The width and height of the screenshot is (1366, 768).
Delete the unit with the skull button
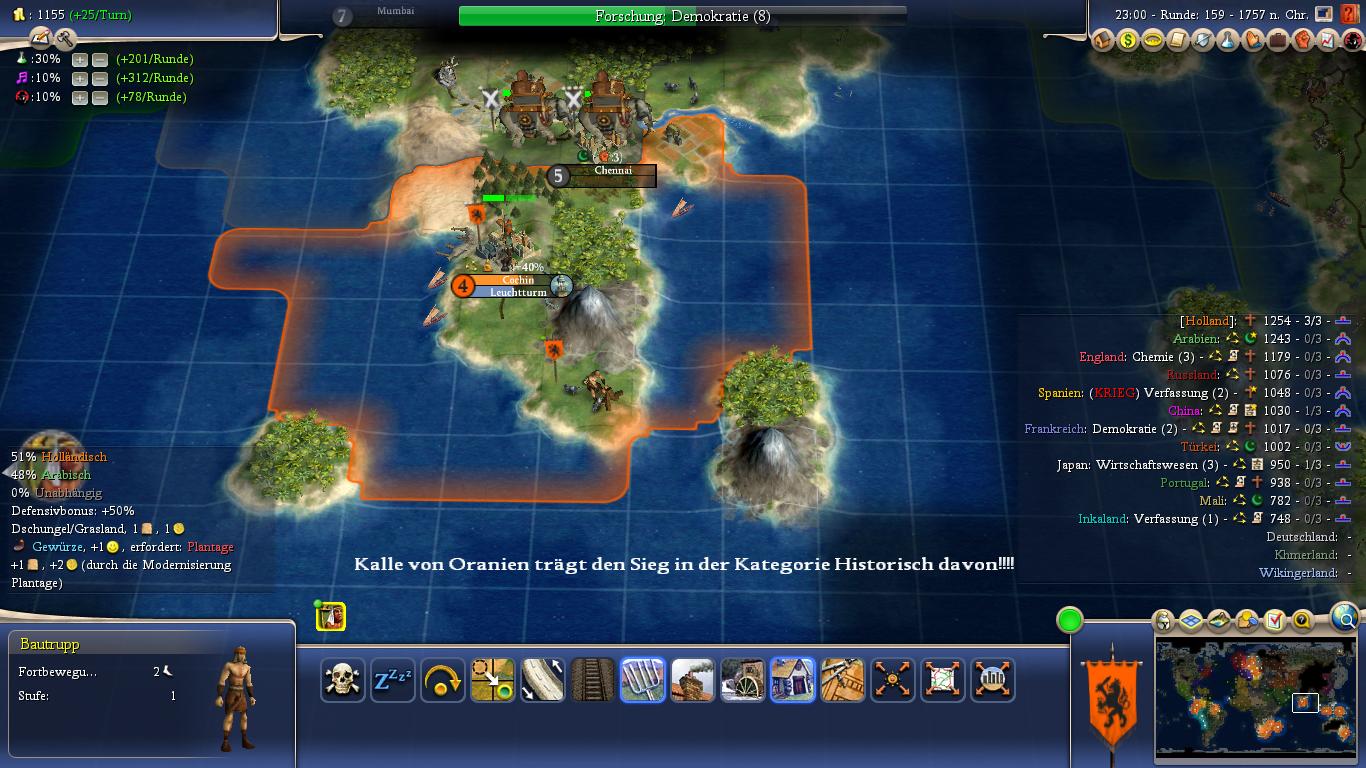[x=343, y=681]
